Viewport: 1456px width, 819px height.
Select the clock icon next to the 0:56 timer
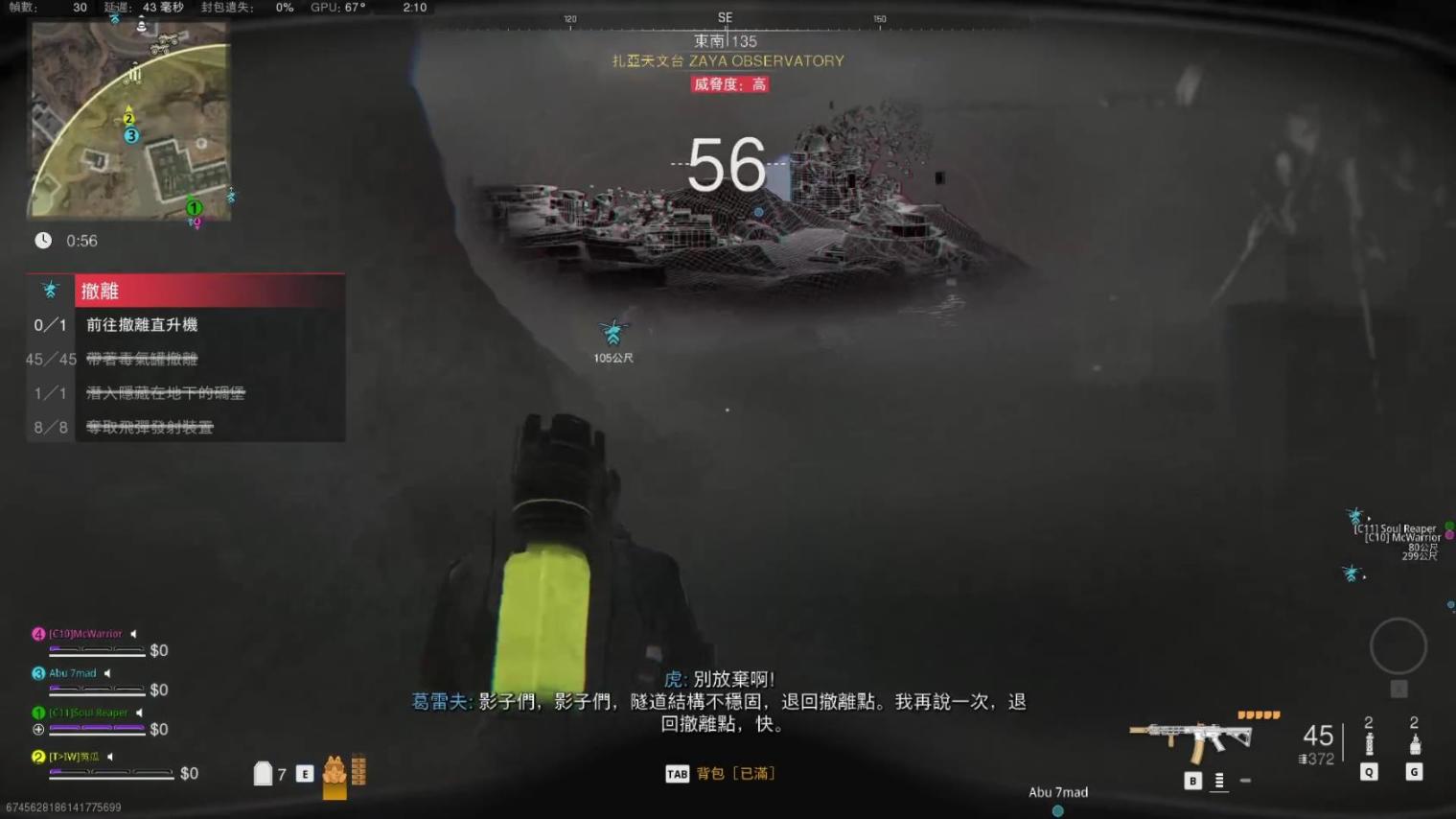point(43,241)
